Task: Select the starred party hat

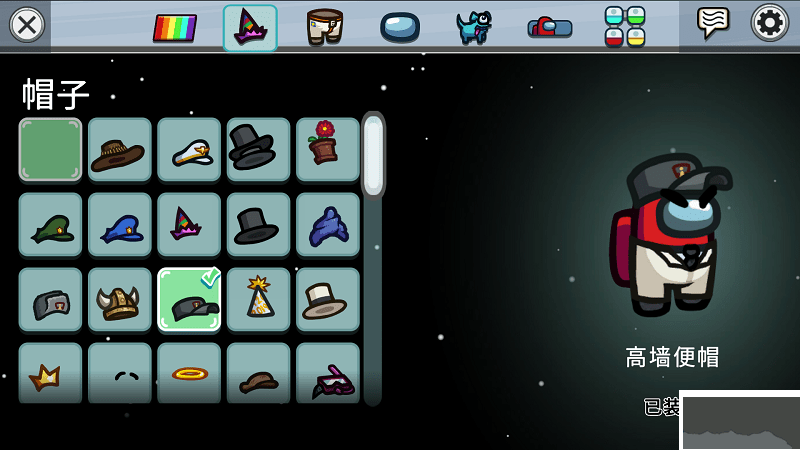Action: [258, 300]
